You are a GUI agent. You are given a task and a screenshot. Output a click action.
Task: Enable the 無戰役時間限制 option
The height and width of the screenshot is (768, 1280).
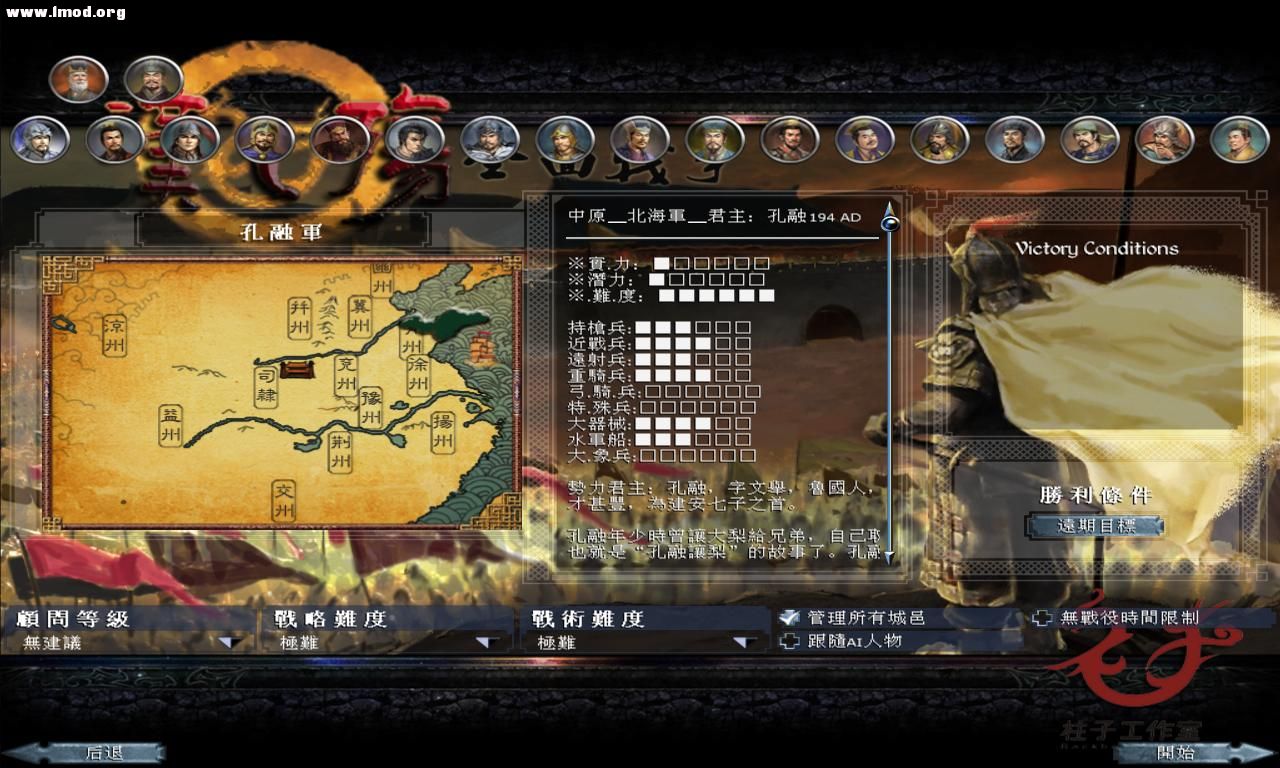1044,618
